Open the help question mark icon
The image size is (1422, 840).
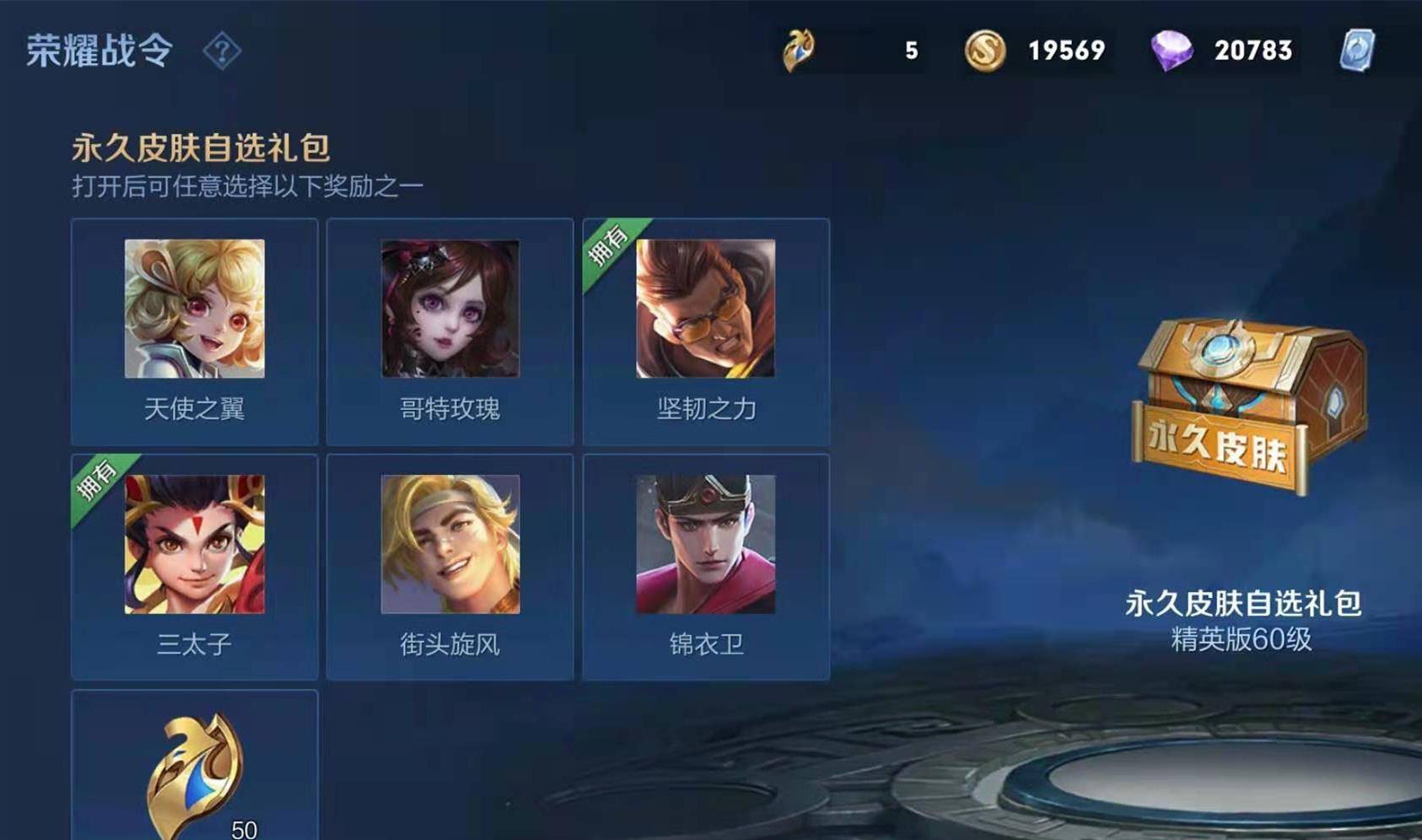[222, 51]
